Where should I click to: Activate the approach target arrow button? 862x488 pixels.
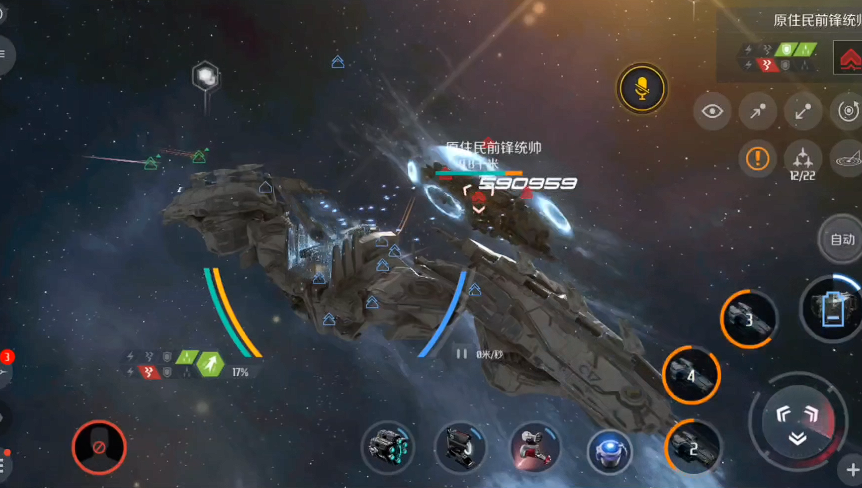click(757, 111)
